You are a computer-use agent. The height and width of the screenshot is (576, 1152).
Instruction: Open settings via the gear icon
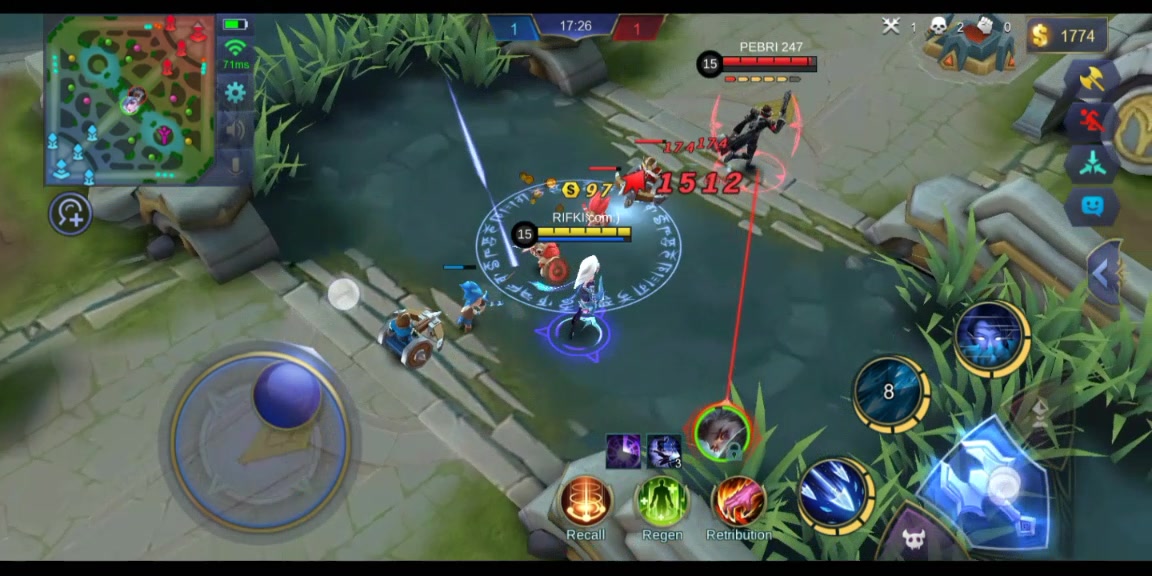click(x=235, y=93)
